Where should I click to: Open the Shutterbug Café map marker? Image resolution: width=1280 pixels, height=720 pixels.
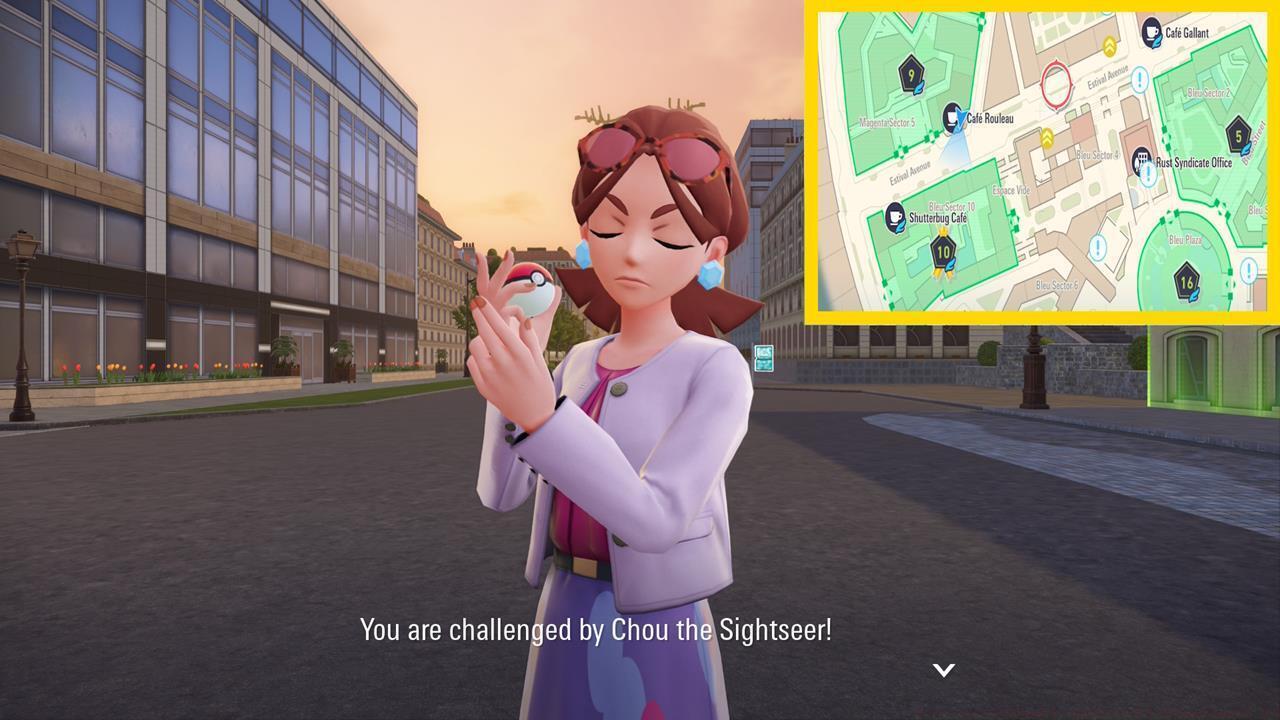pos(894,214)
